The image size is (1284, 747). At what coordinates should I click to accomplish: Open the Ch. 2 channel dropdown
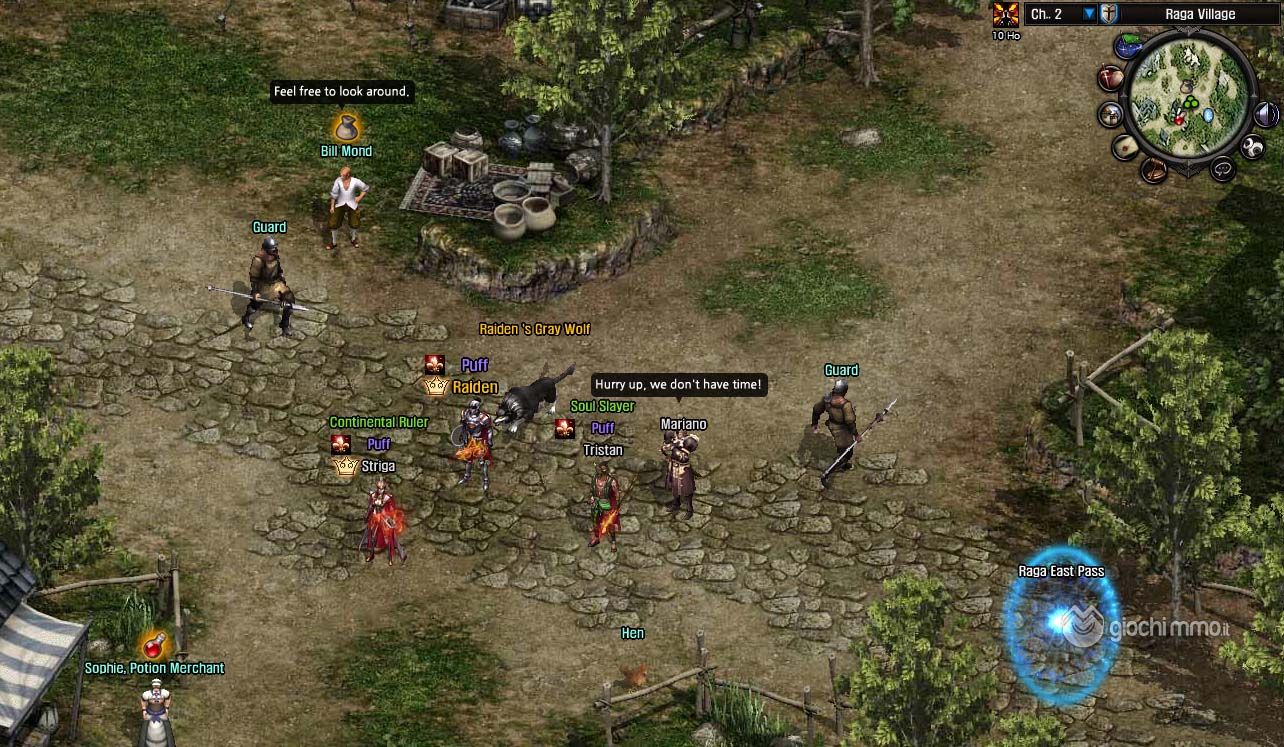1089,14
